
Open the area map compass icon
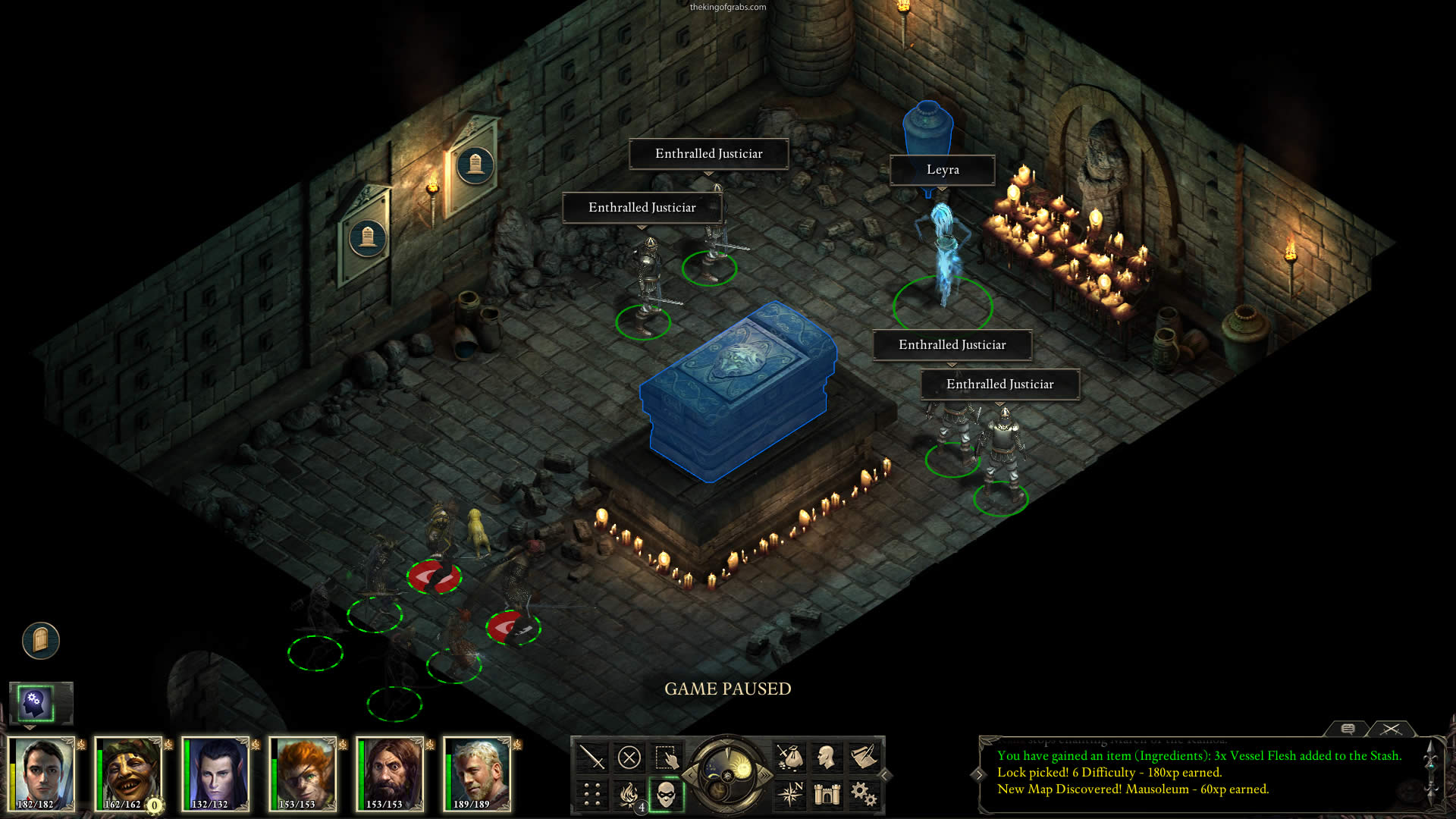[x=789, y=794]
